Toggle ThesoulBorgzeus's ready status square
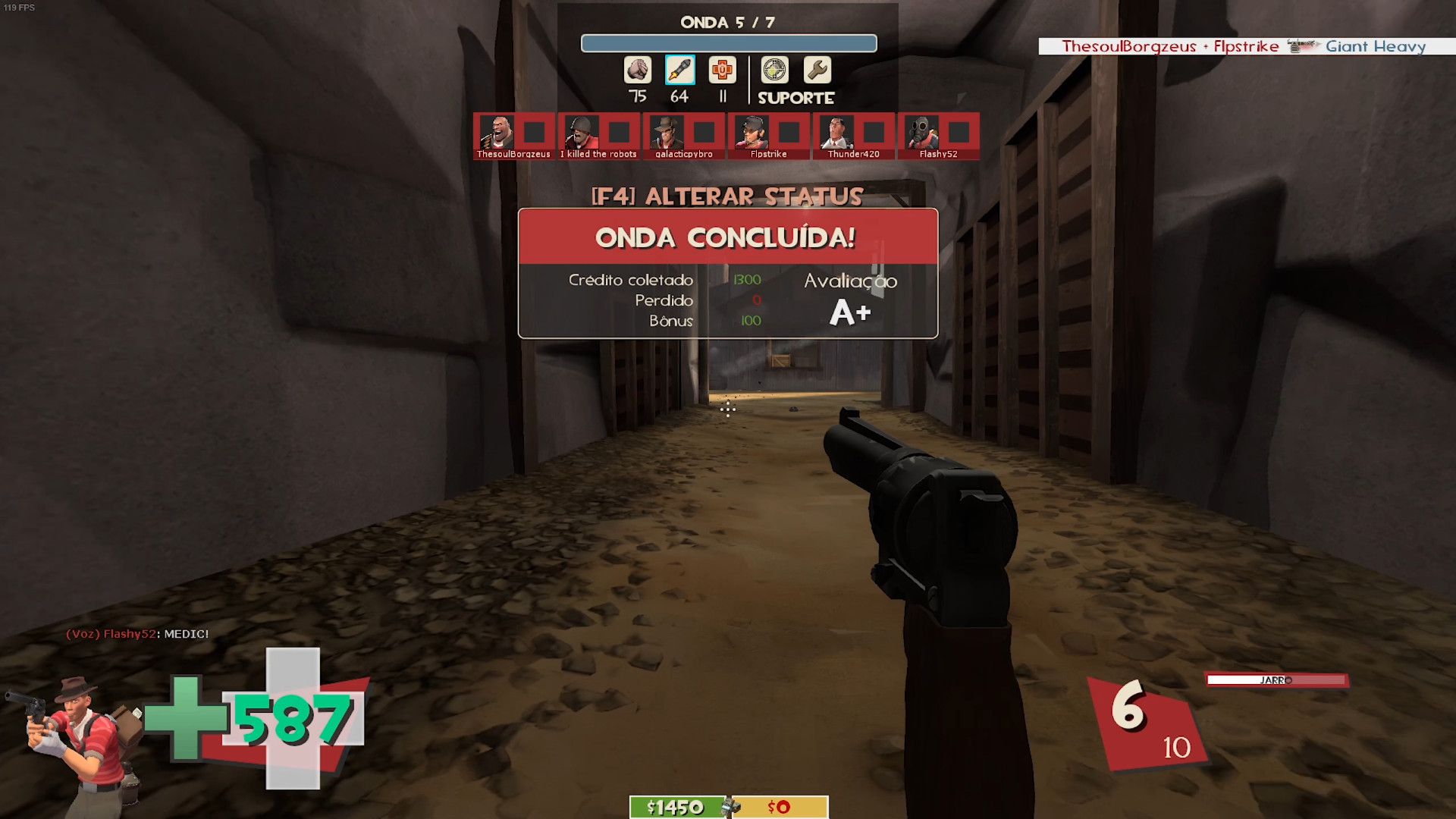 533,133
